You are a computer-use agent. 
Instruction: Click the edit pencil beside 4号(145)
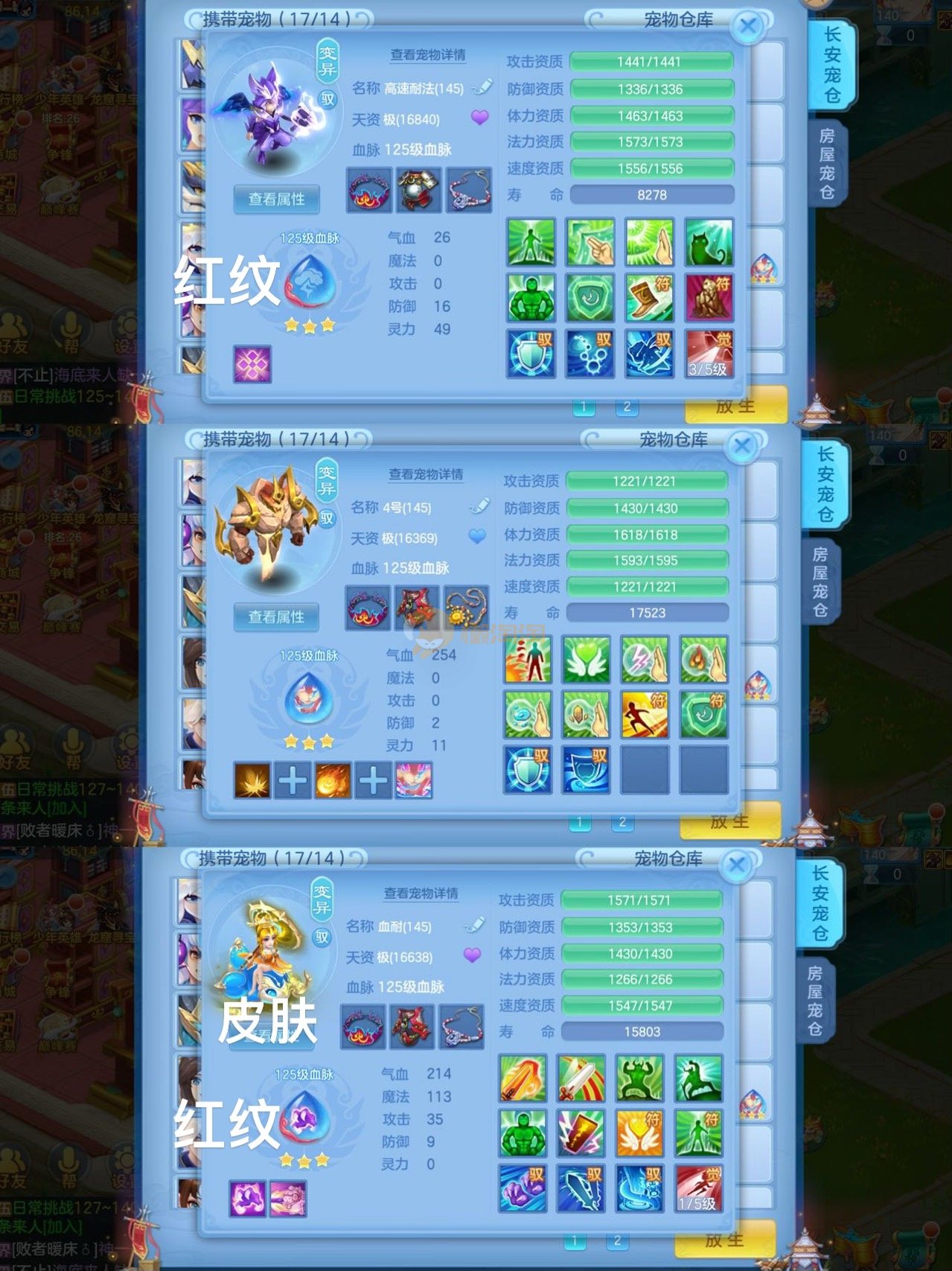pos(479,506)
